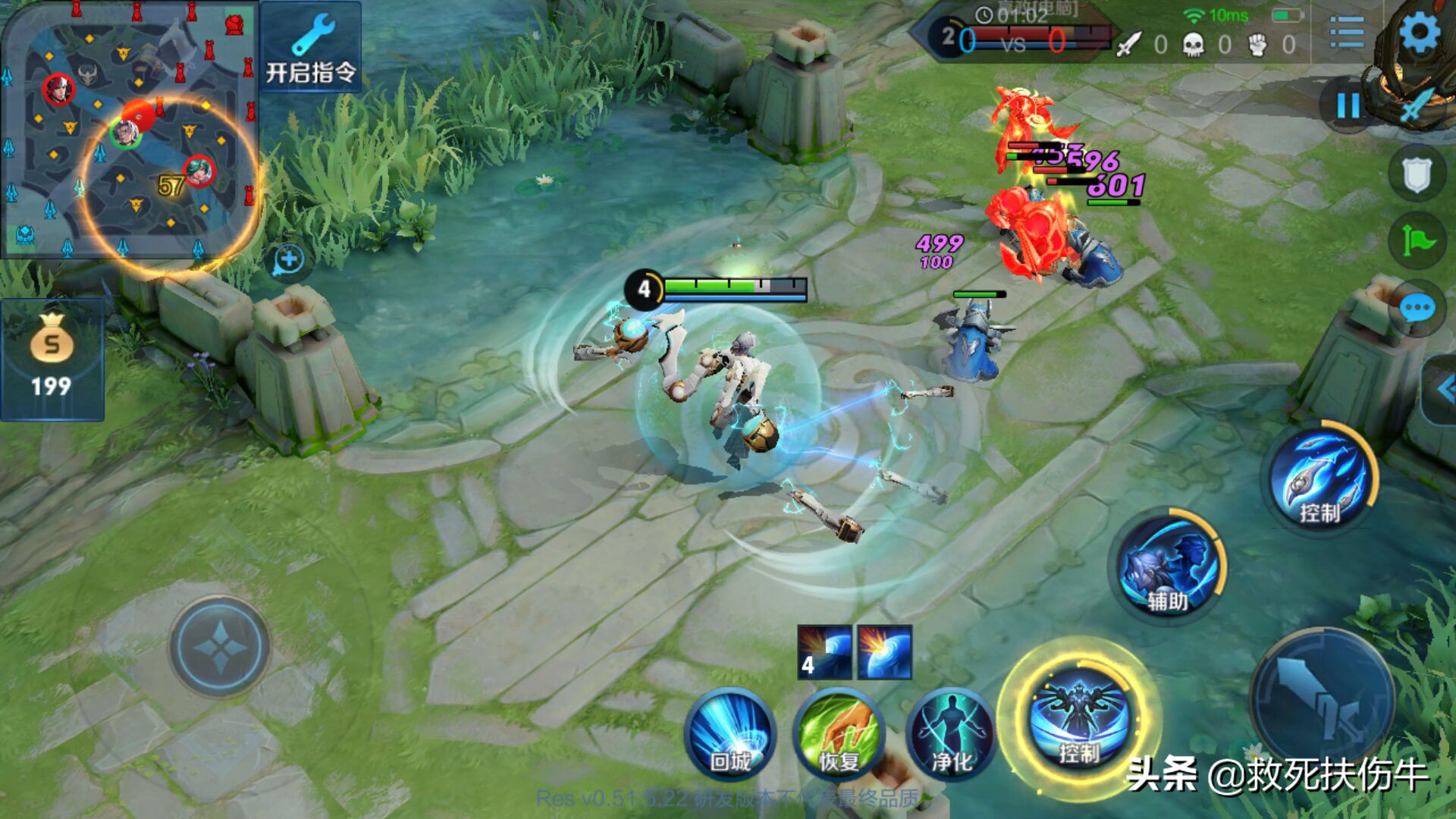Open the scoreboard list icon
This screenshot has width=1456, height=819.
1346,33
